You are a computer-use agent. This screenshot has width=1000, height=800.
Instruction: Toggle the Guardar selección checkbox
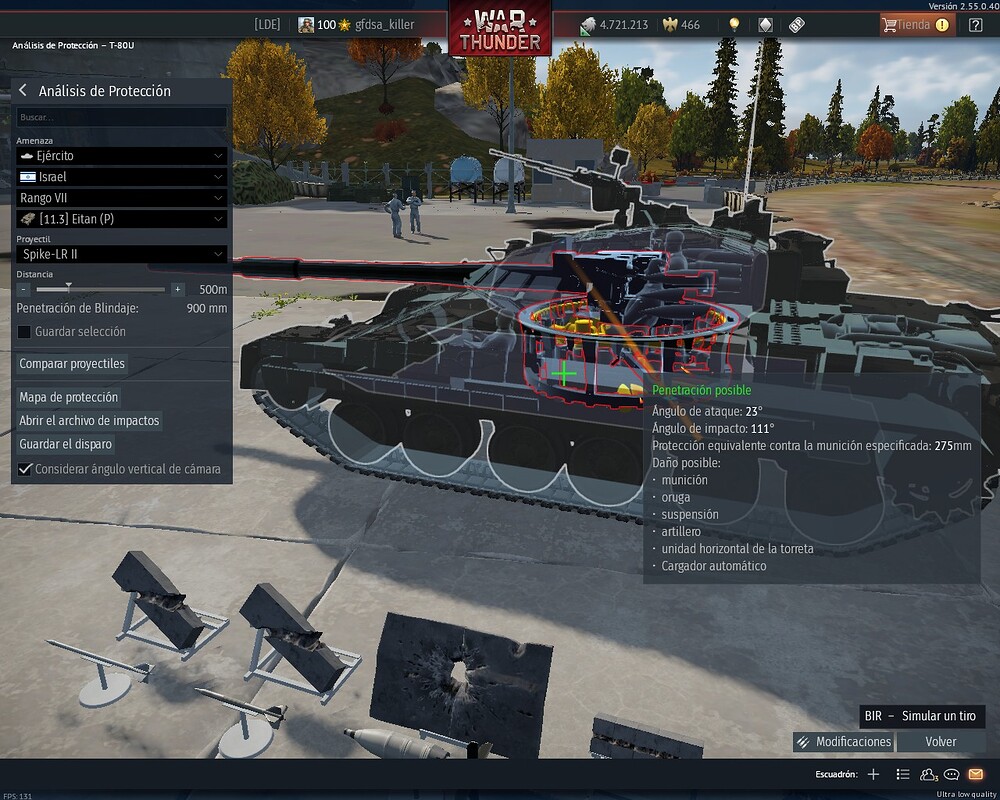pos(25,332)
